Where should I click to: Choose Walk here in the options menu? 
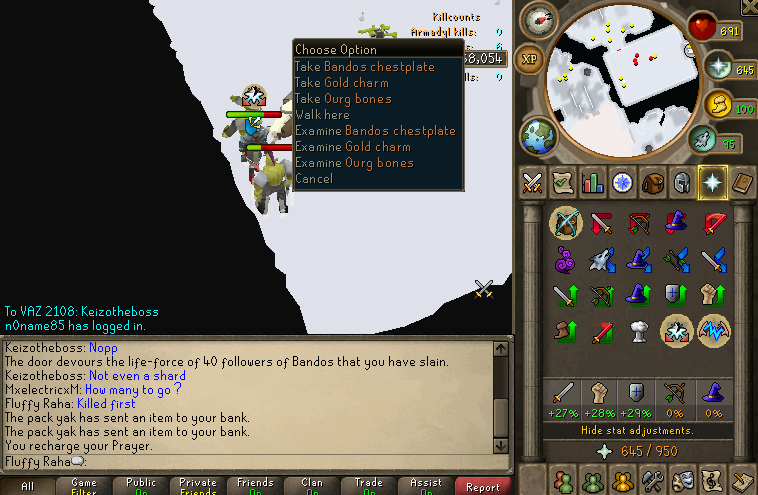[x=322, y=115]
